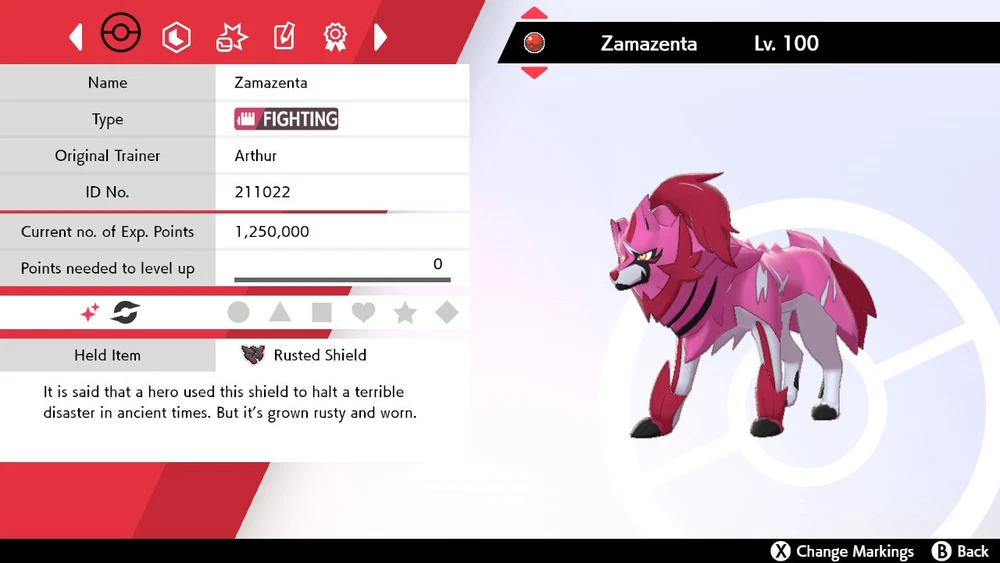Open the ribbons tab
The image size is (1000, 563).
tap(335, 38)
